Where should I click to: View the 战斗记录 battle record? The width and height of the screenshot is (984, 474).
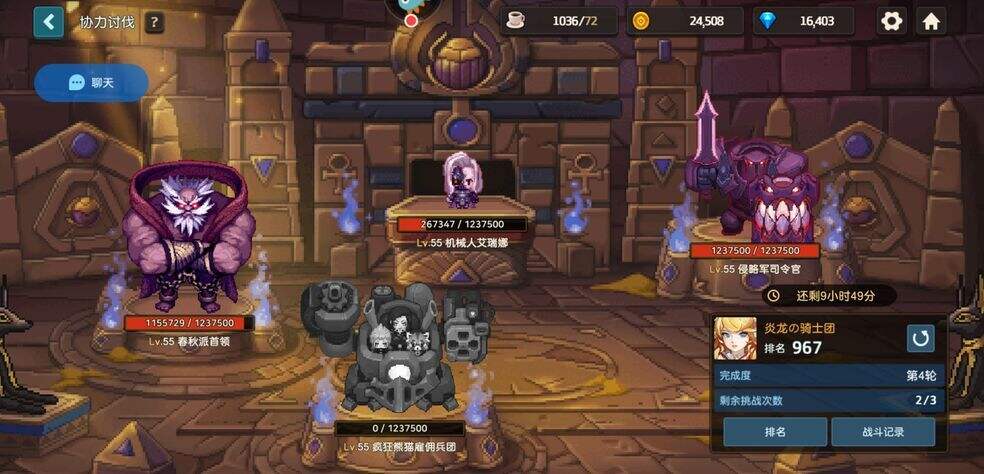[x=883, y=432]
